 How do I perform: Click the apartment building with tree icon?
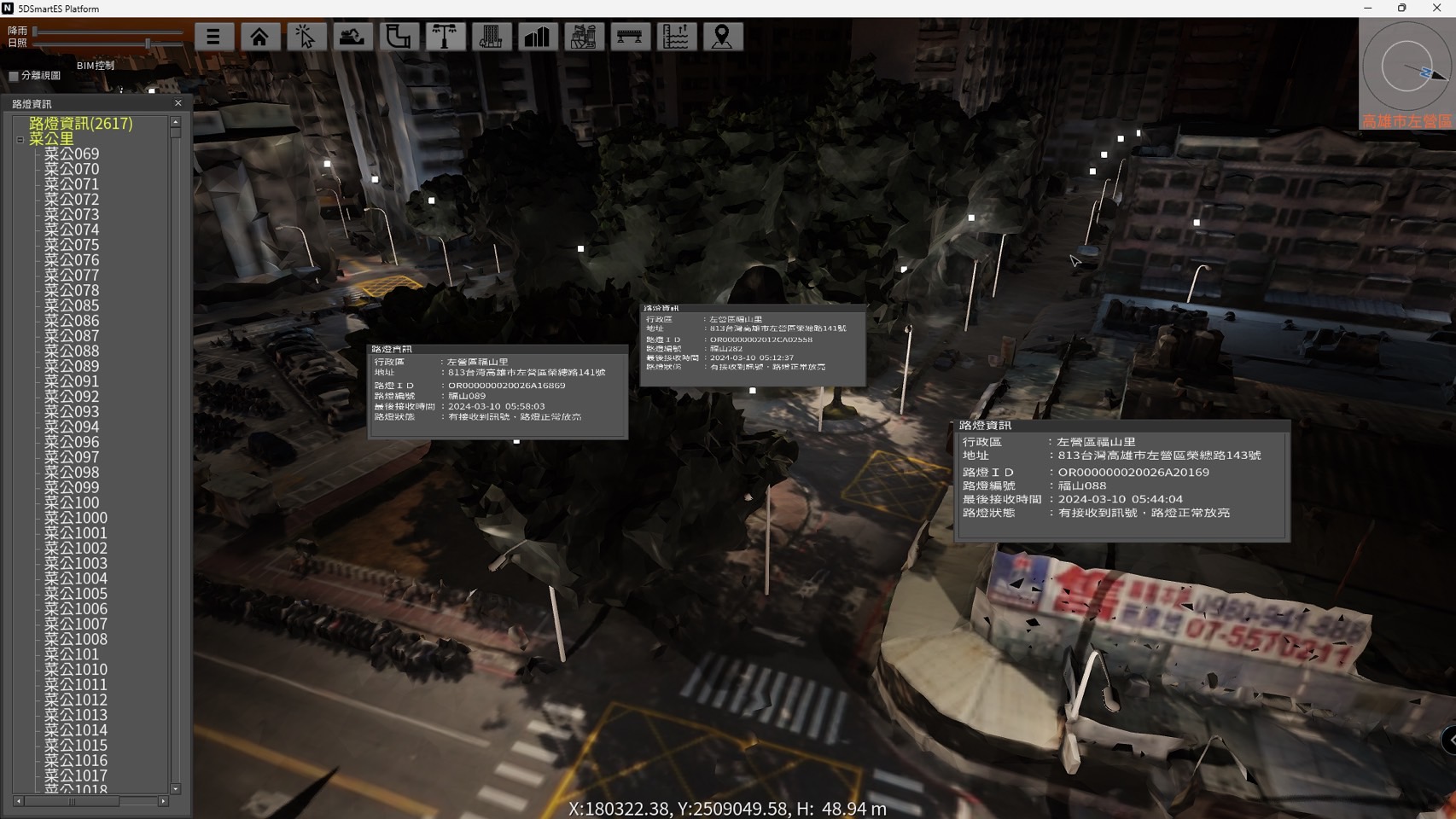click(x=491, y=37)
